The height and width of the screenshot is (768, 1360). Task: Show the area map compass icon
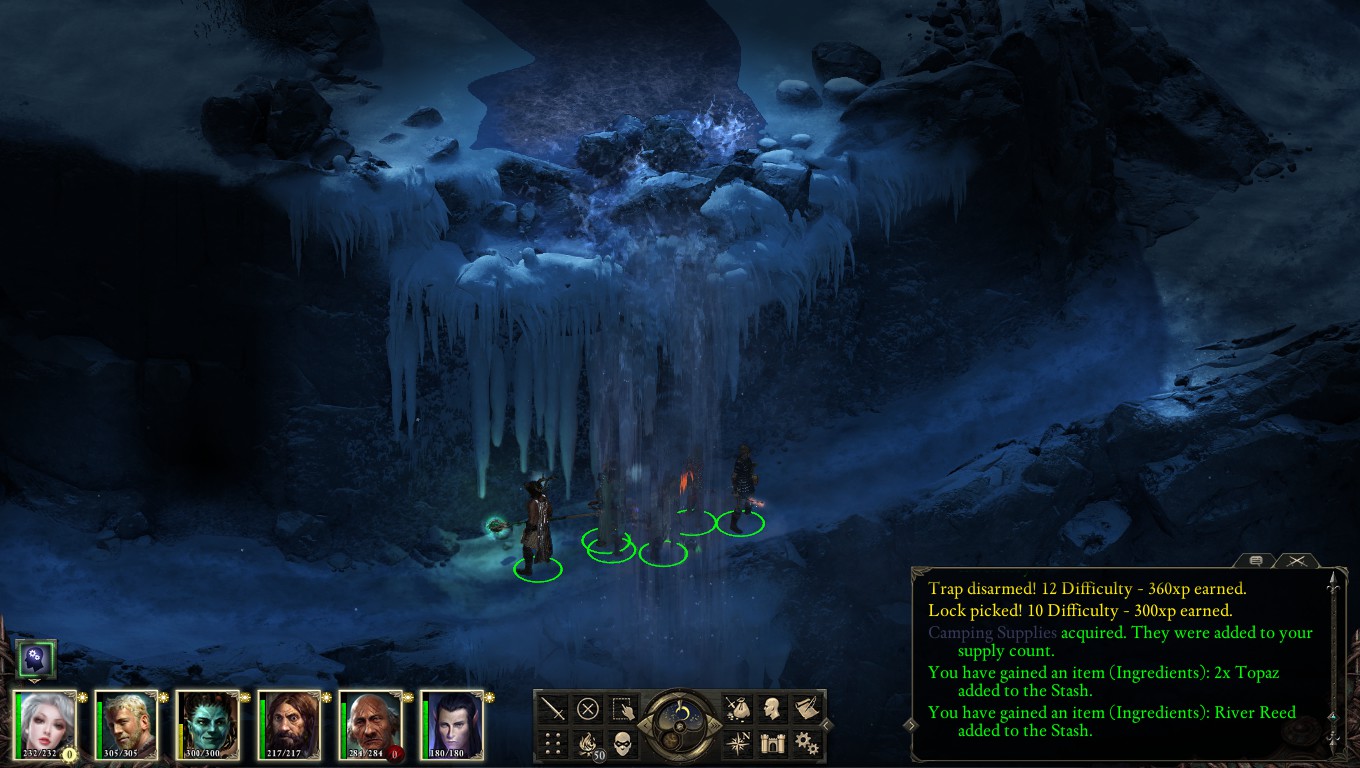pyautogui.click(x=737, y=743)
